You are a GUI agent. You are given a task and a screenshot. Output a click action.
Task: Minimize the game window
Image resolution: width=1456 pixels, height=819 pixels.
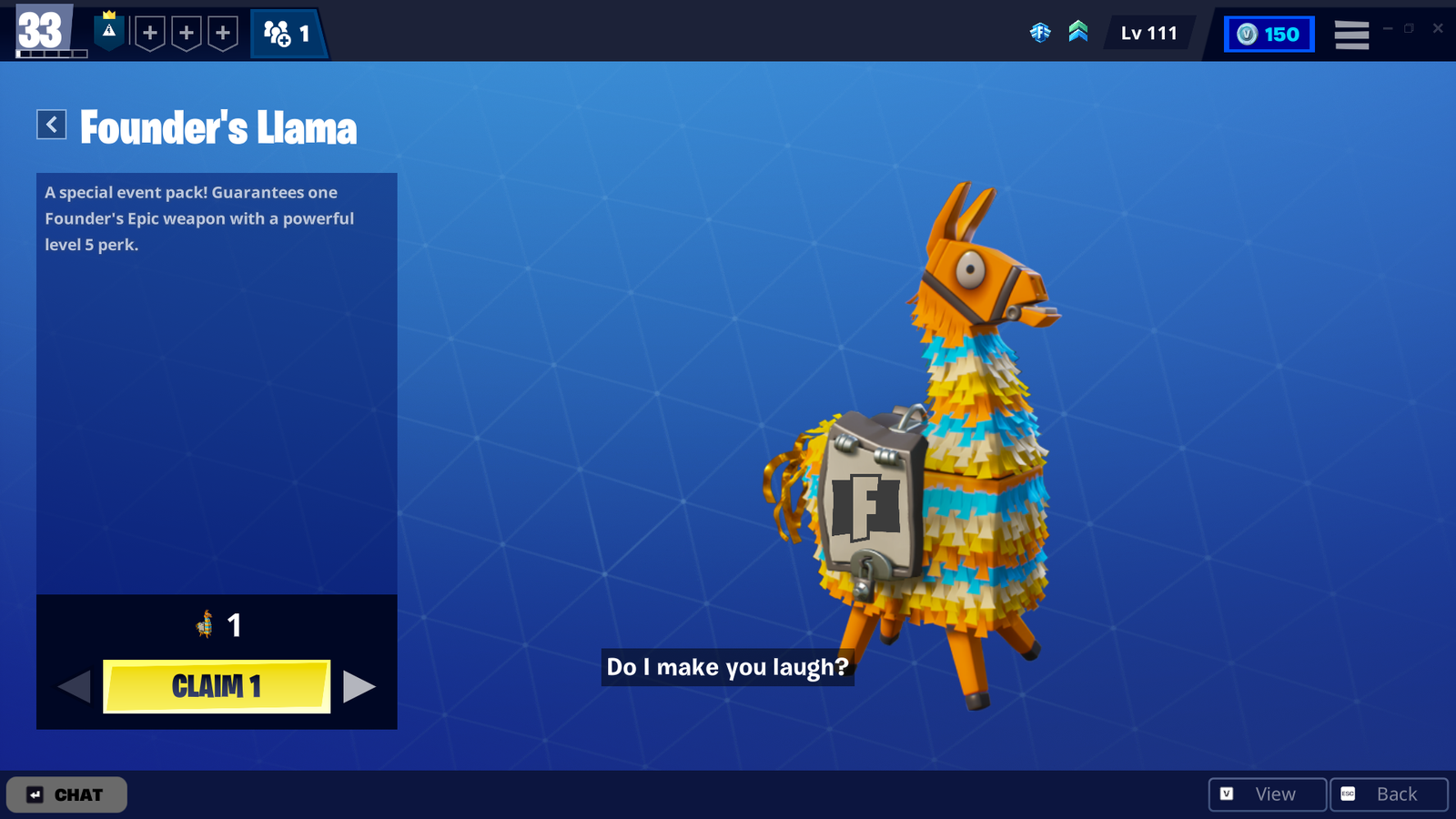point(1388,28)
